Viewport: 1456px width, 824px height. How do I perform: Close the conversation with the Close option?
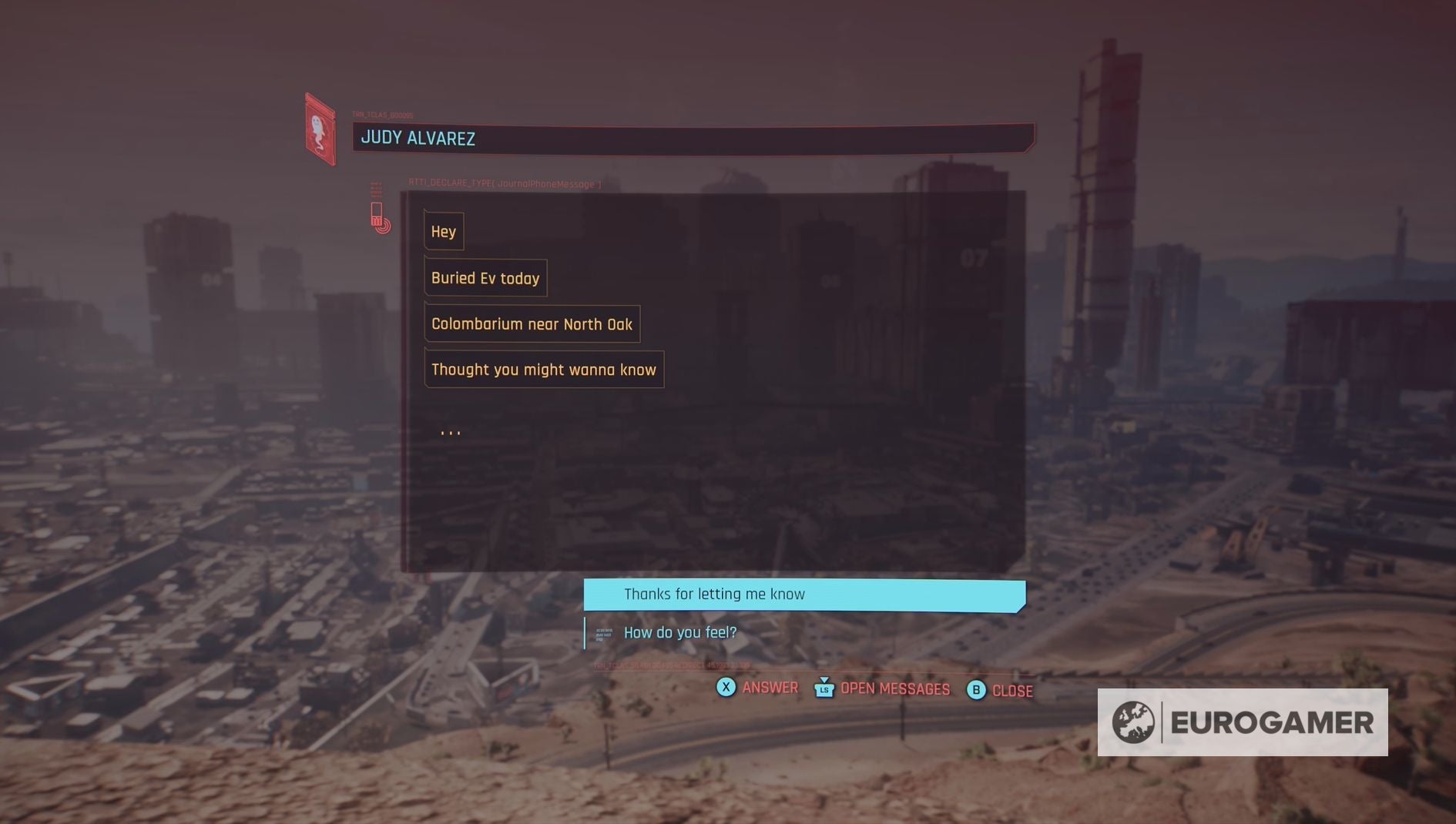click(x=1011, y=691)
